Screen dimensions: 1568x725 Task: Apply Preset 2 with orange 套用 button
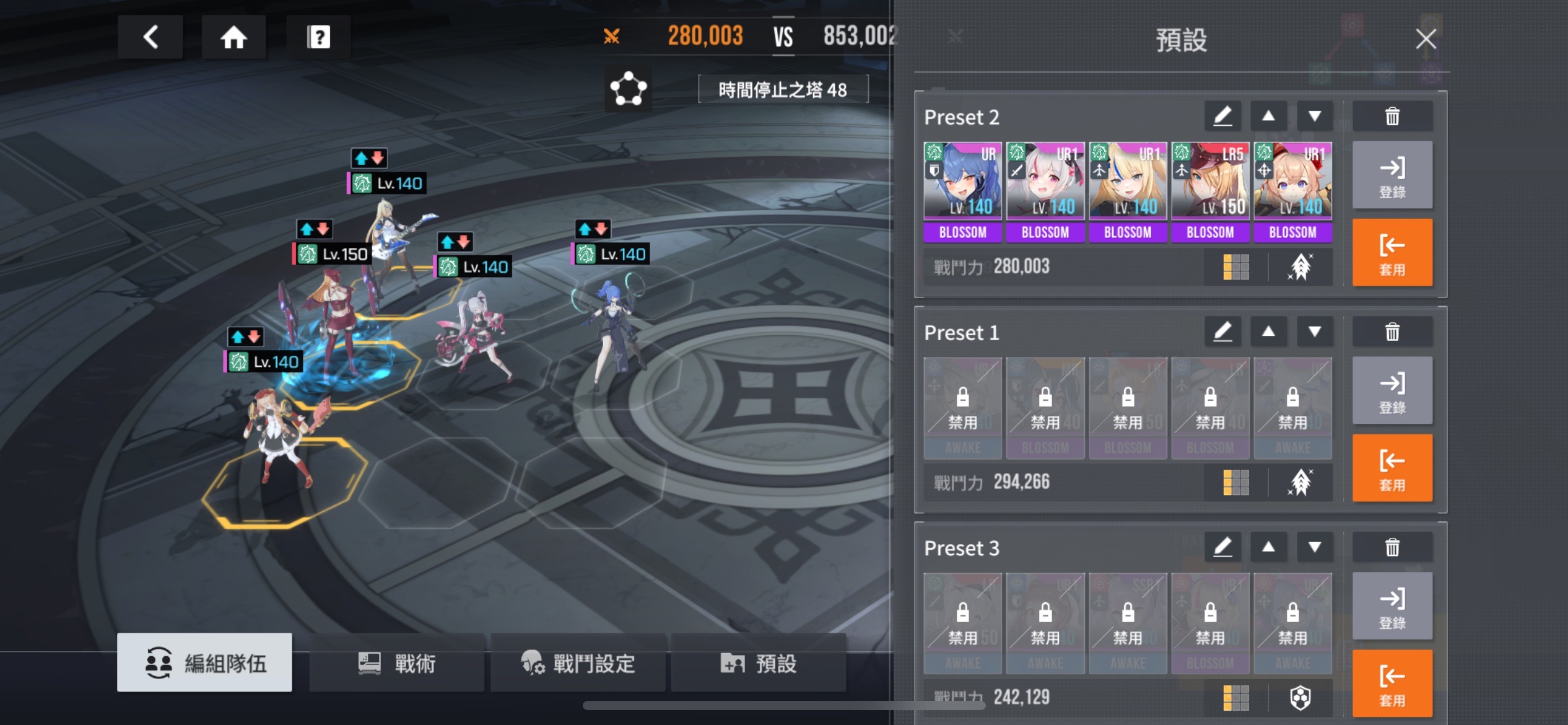coord(1392,253)
